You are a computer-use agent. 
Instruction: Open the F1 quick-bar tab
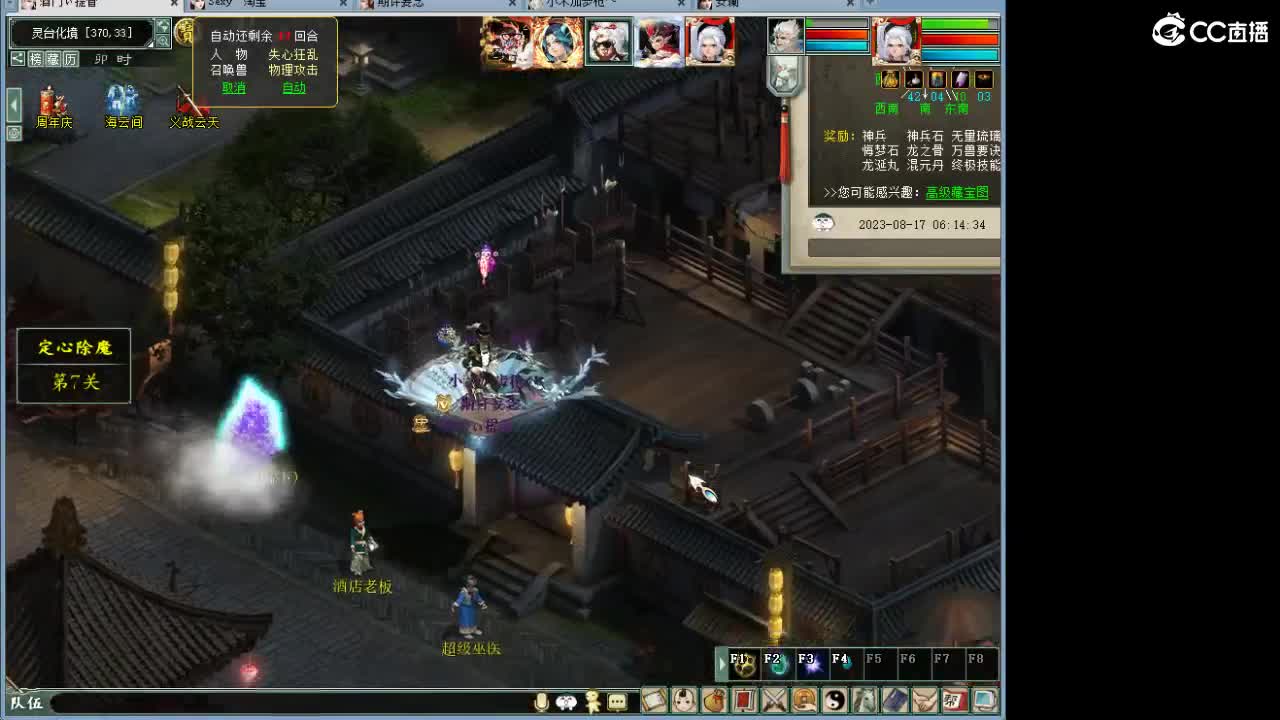(740, 662)
